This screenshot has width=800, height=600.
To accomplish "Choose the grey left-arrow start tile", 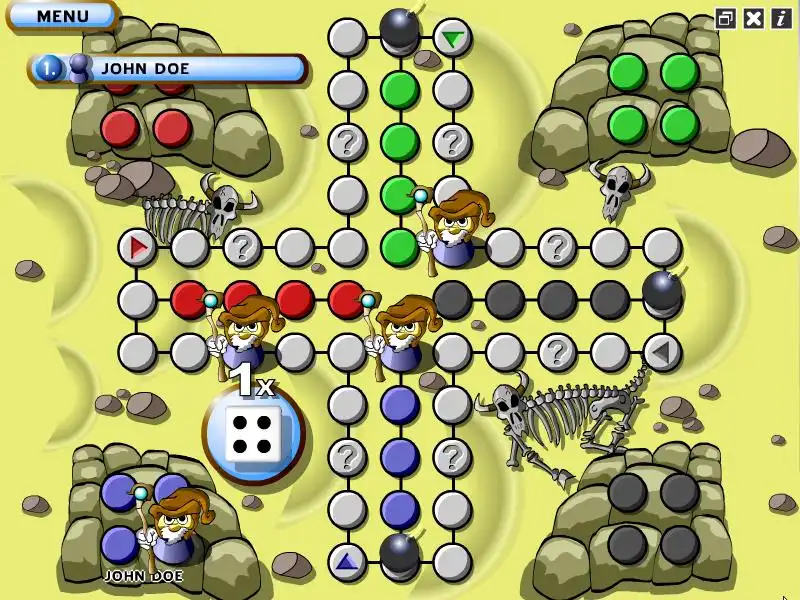I will (x=661, y=351).
